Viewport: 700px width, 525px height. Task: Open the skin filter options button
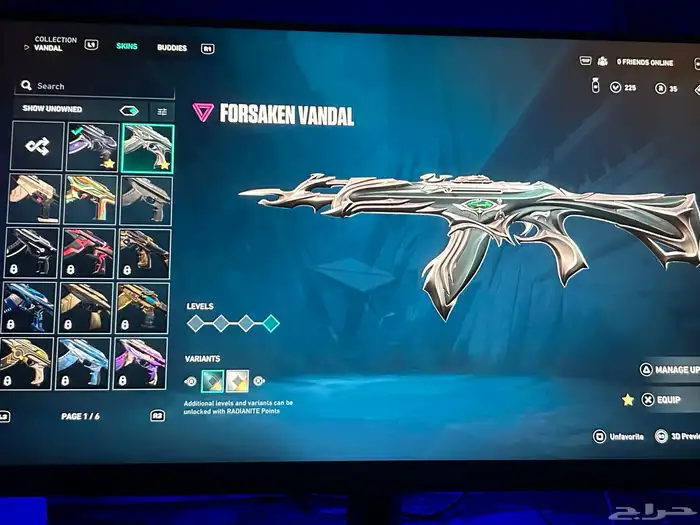click(160, 111)
